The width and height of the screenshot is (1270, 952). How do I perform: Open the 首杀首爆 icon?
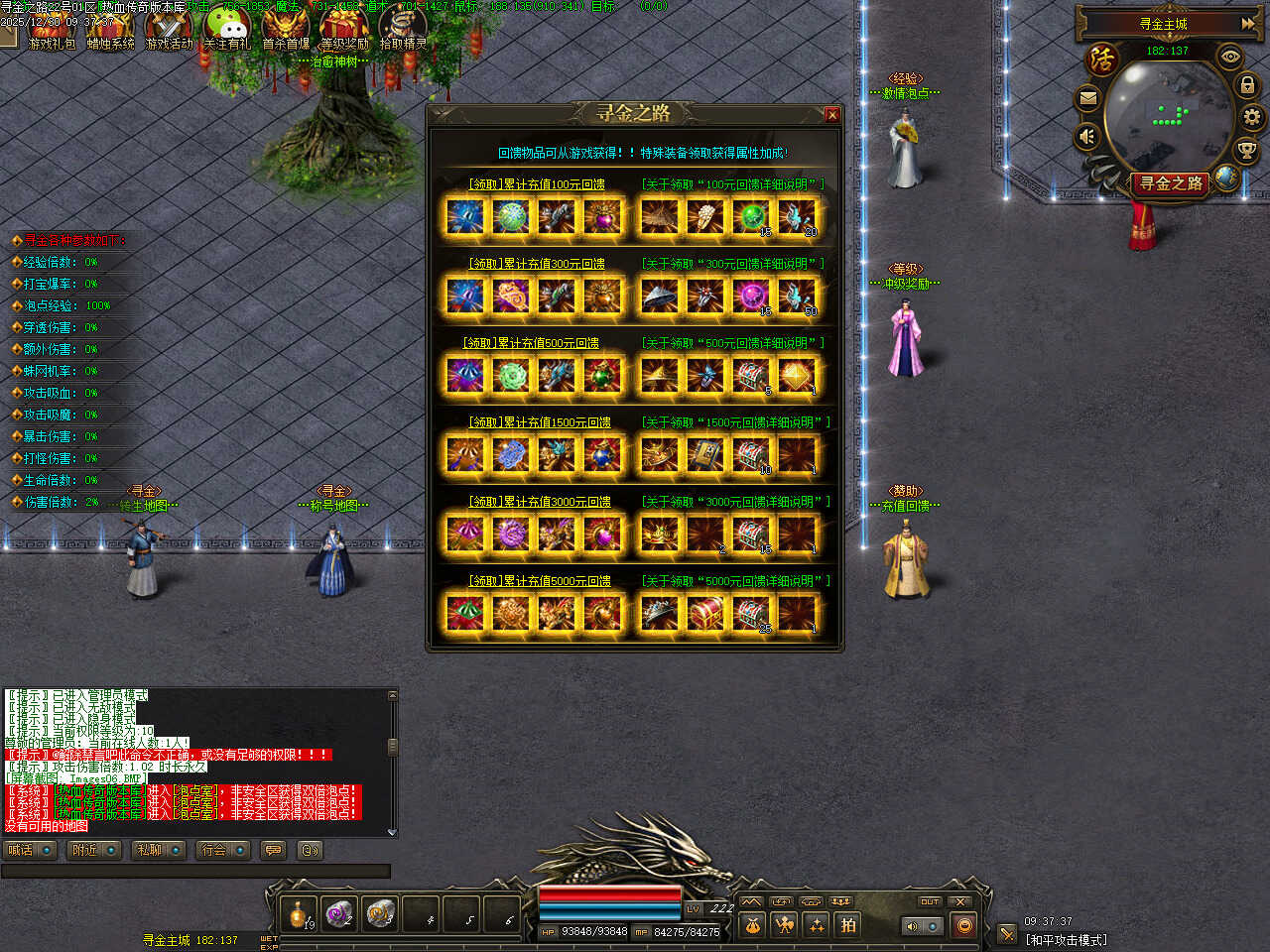(286, 28)
